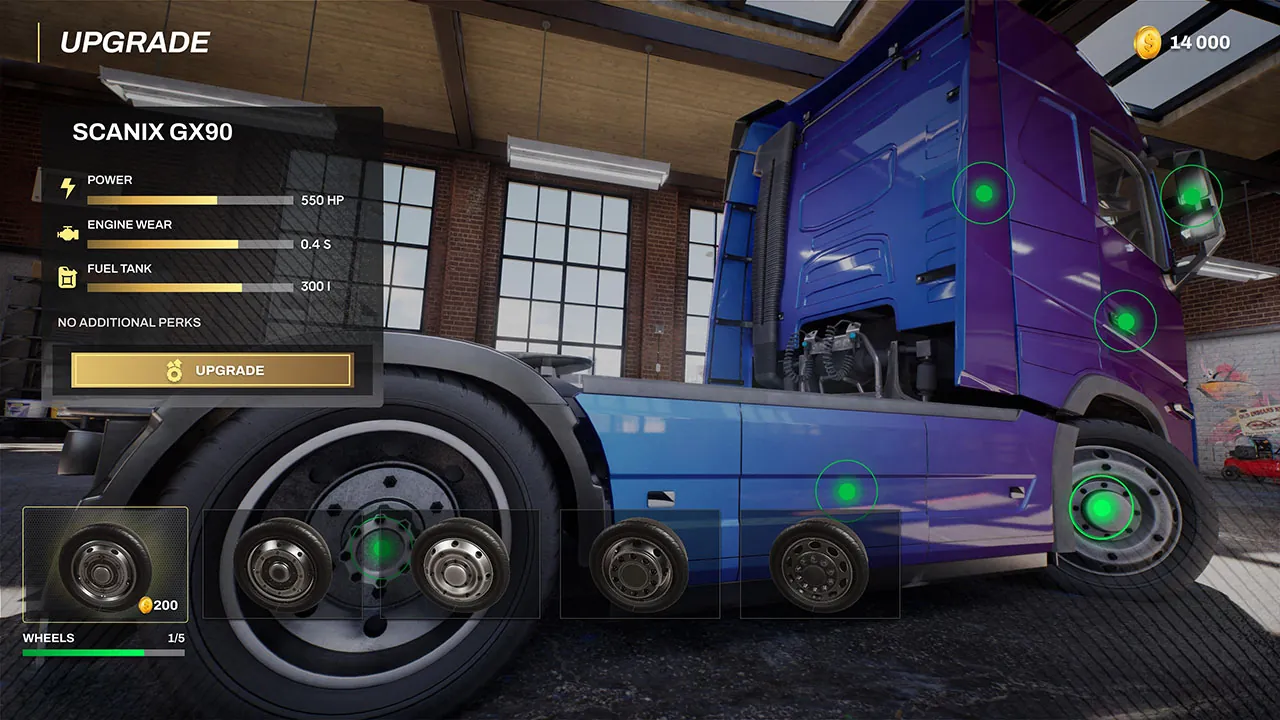Click the NO ADDITIONAL PERKS text

[x=128, y=322]
